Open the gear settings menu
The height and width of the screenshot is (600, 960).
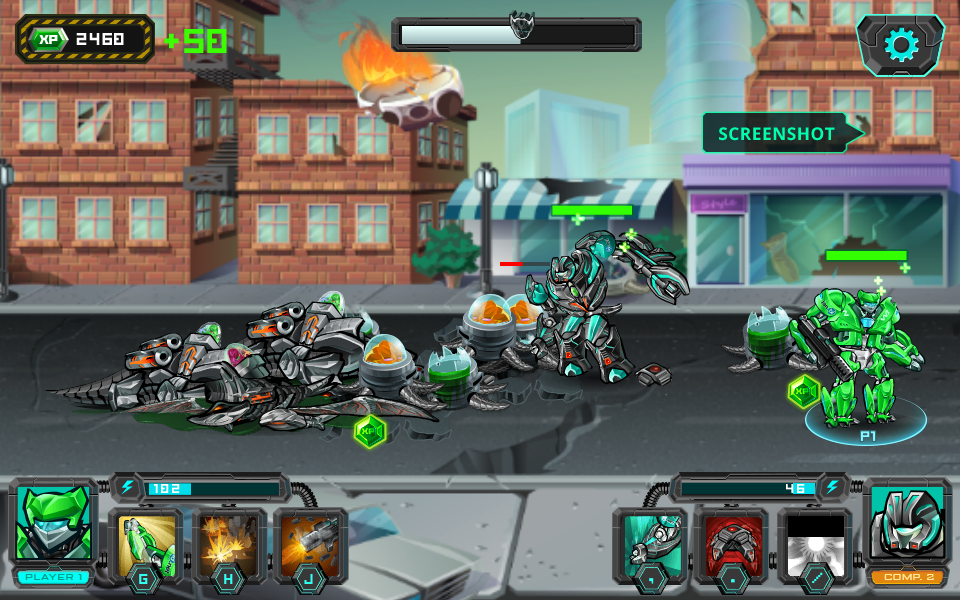click(900, 44)
